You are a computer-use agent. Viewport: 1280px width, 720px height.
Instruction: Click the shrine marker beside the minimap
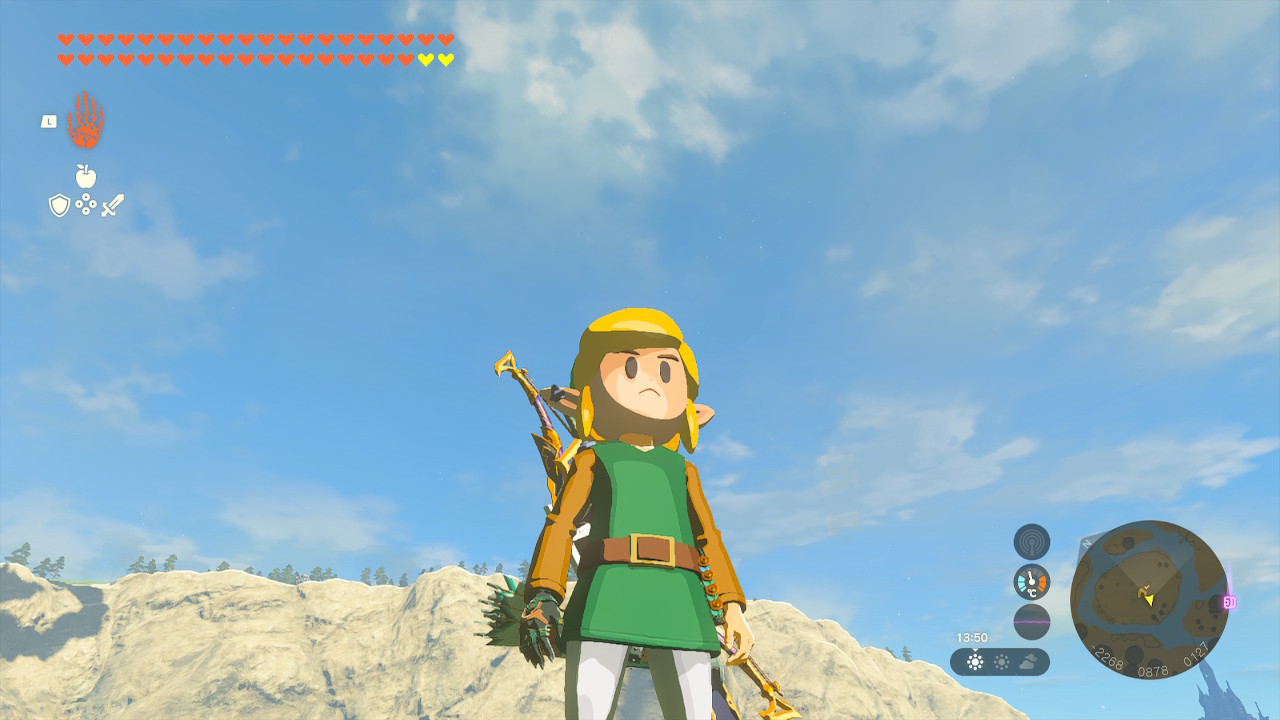click(x=1229, y=601)
